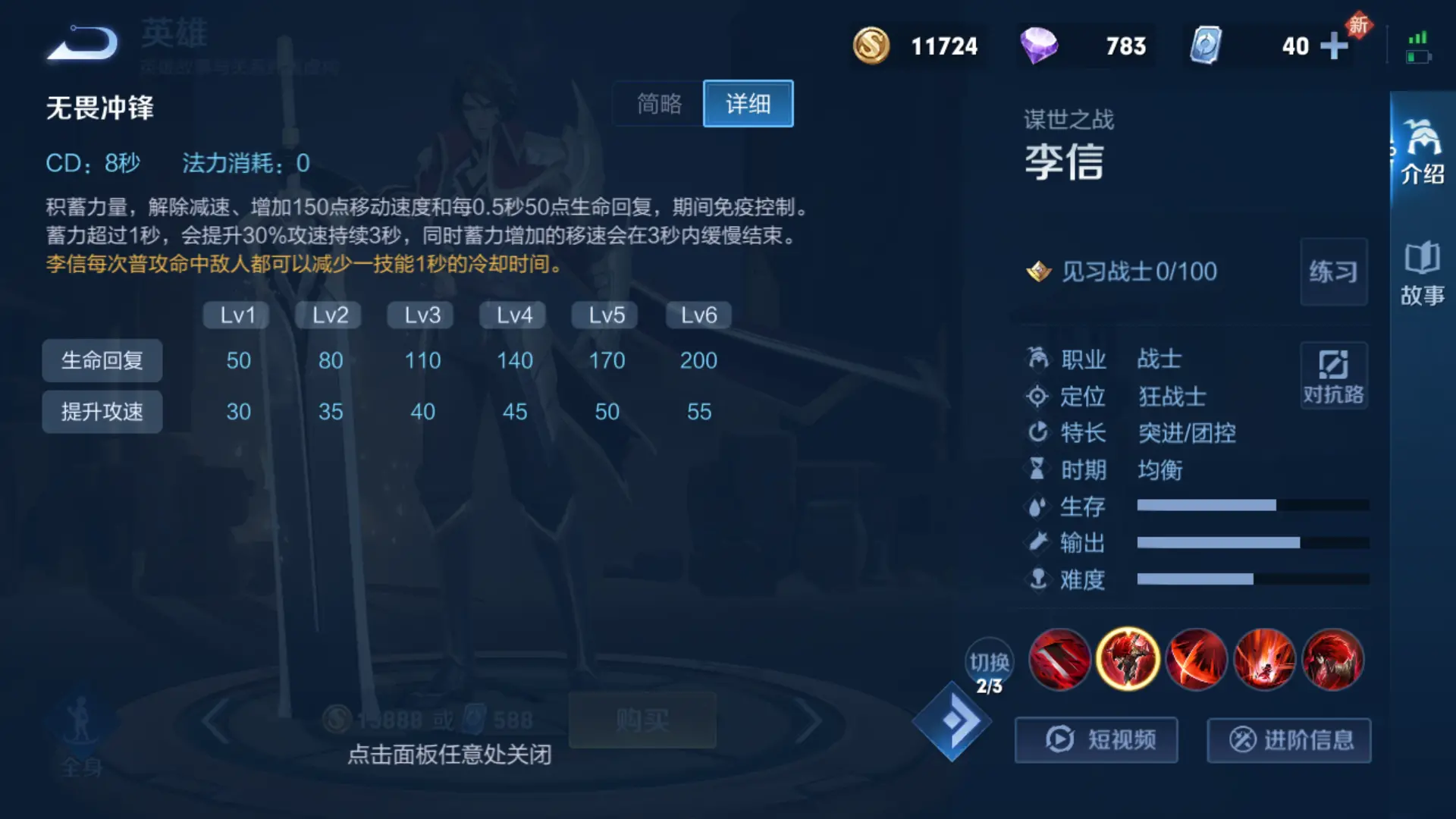This screenshot has width=1456, height=819.
Task: Click the 见习战士 proficiency badge icon
Action: tap(1037, 271)
